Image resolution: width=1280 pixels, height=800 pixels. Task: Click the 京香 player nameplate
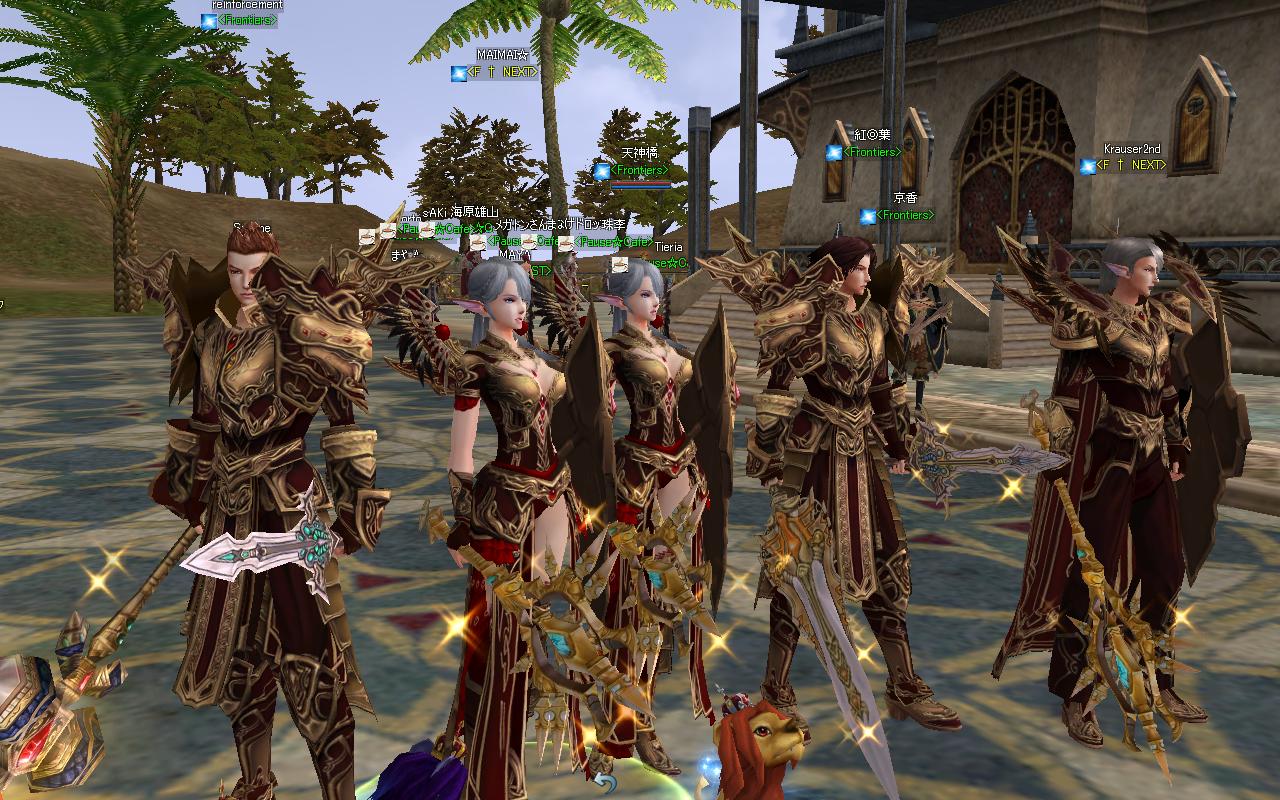[905, 199]
